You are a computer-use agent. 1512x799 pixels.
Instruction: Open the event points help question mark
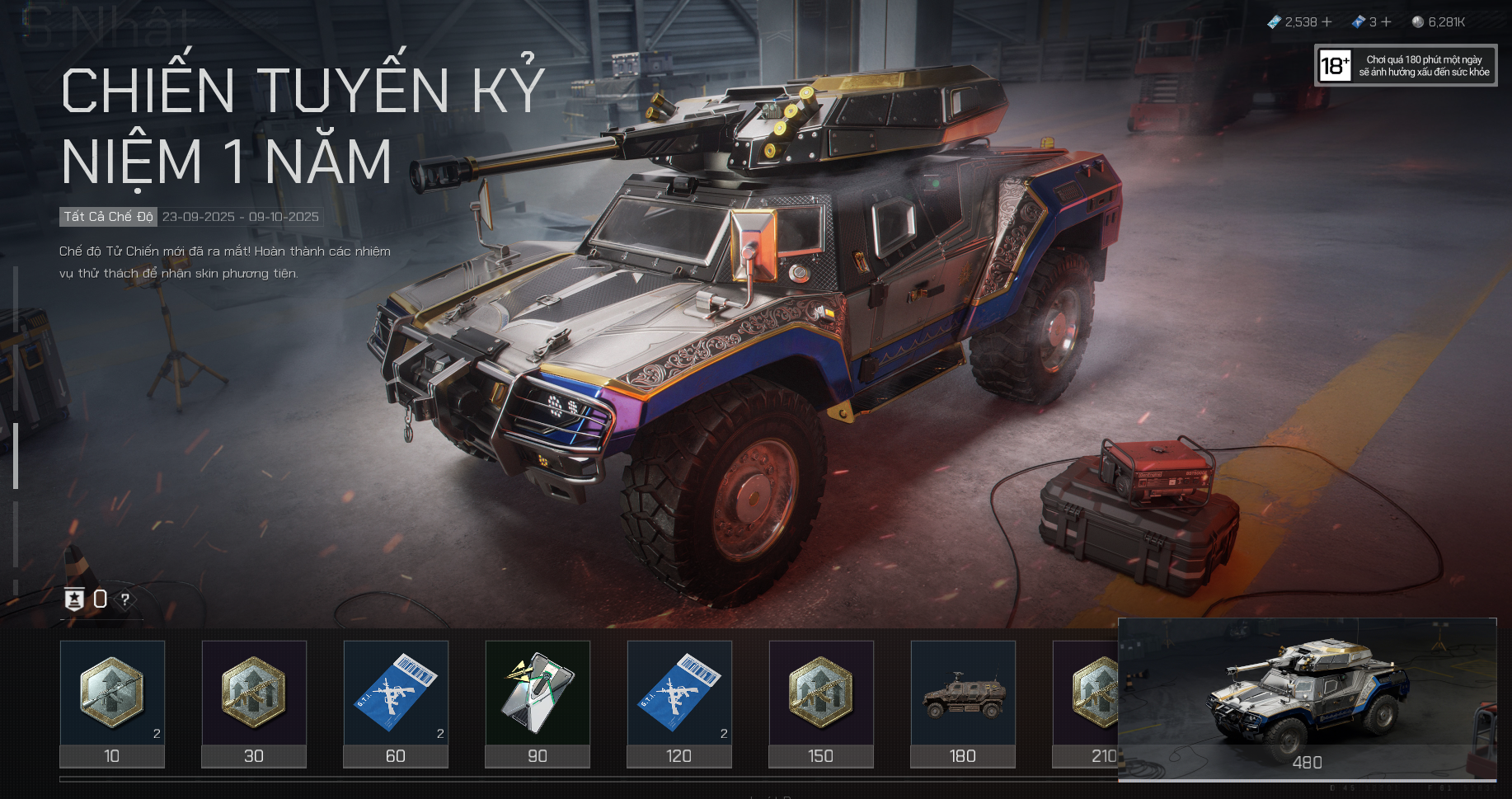[x=125, y=599]
